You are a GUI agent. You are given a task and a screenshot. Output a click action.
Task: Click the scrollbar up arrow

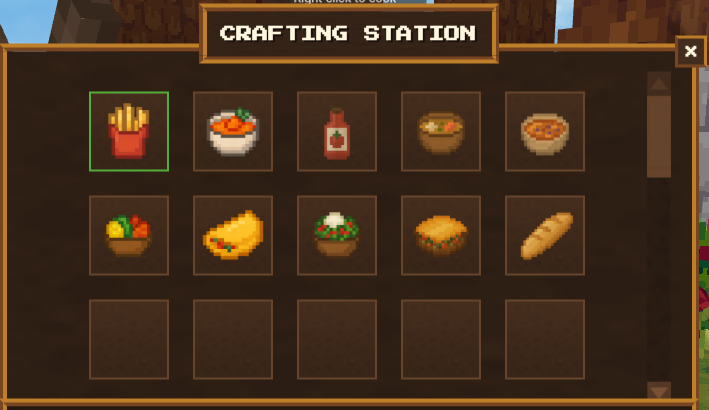tap(659, 83)
